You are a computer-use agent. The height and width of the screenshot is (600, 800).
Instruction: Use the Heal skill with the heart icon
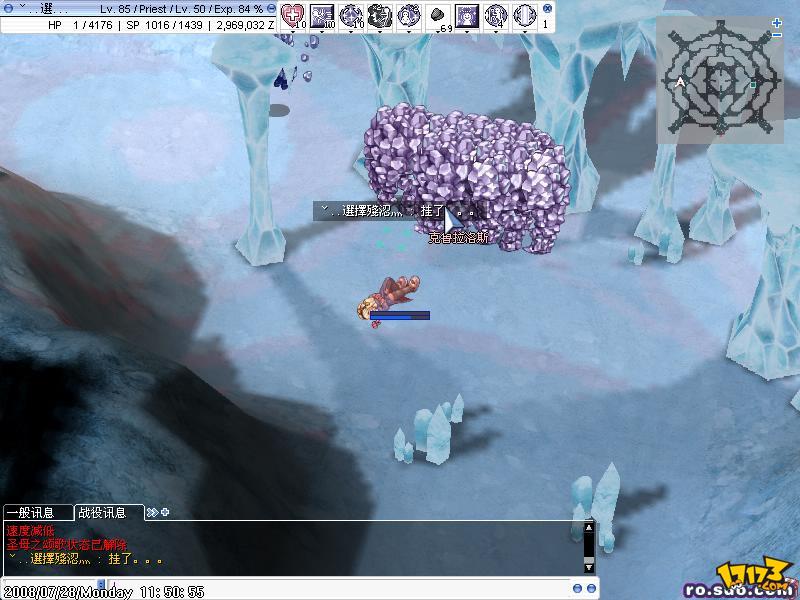tap(293, 15)
